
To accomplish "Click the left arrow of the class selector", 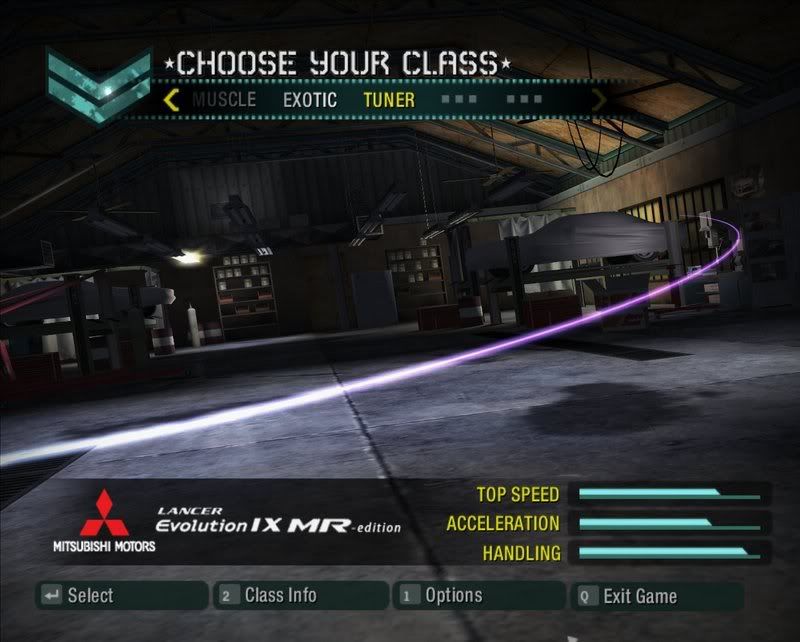I will (x=171, y=100).
